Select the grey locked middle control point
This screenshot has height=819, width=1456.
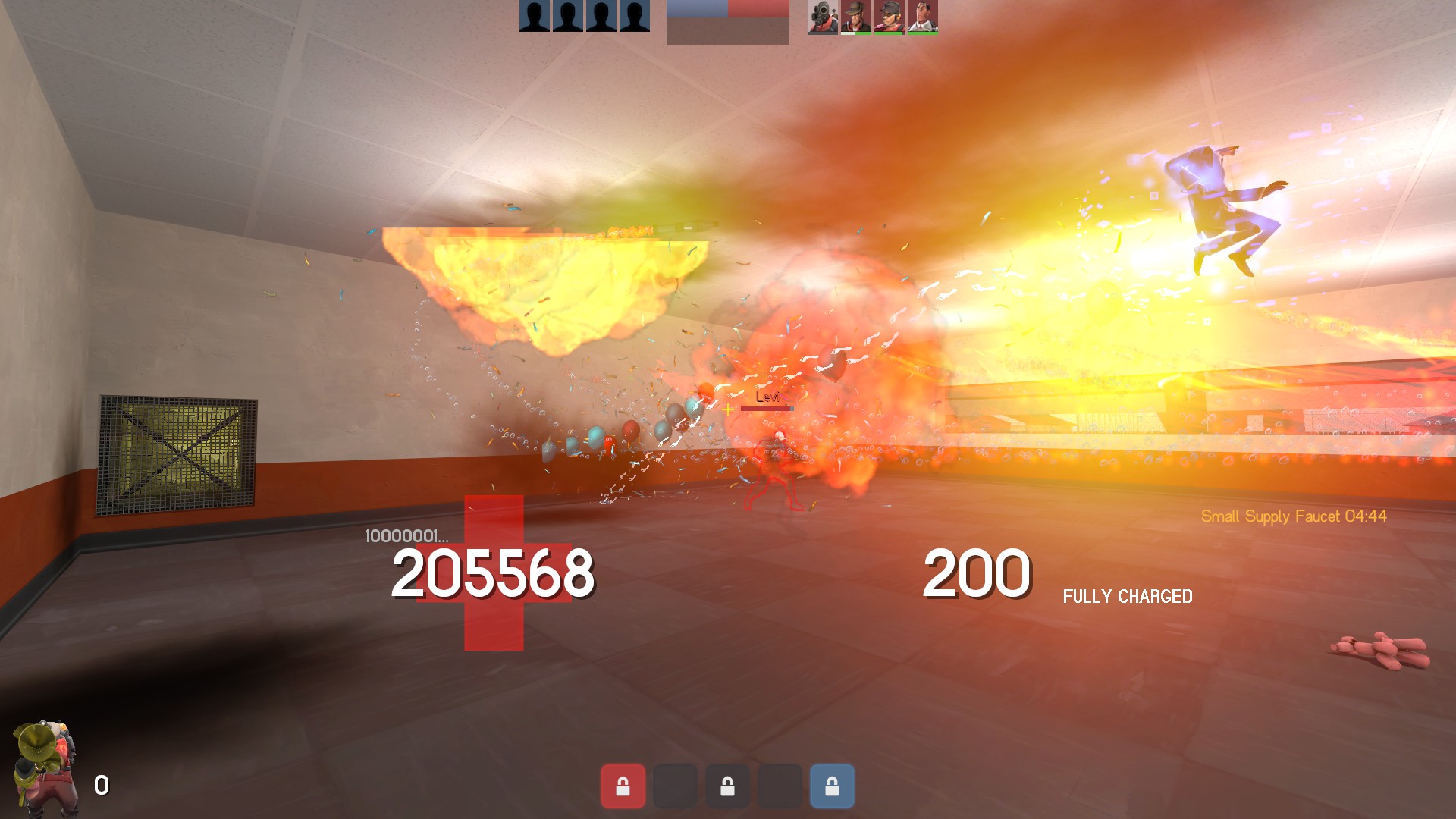(727, 786)
